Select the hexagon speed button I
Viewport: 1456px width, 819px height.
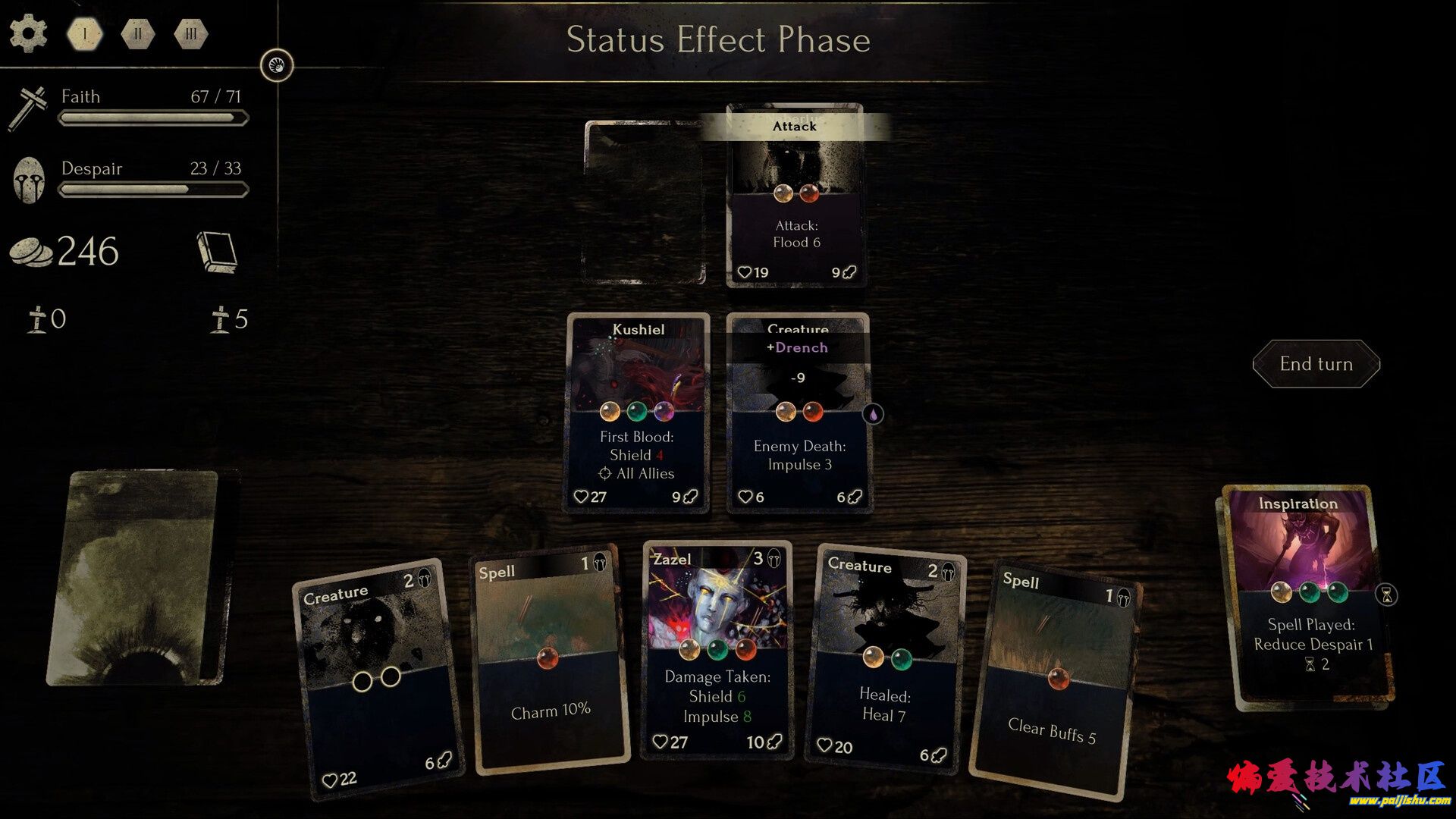[85, 34]
